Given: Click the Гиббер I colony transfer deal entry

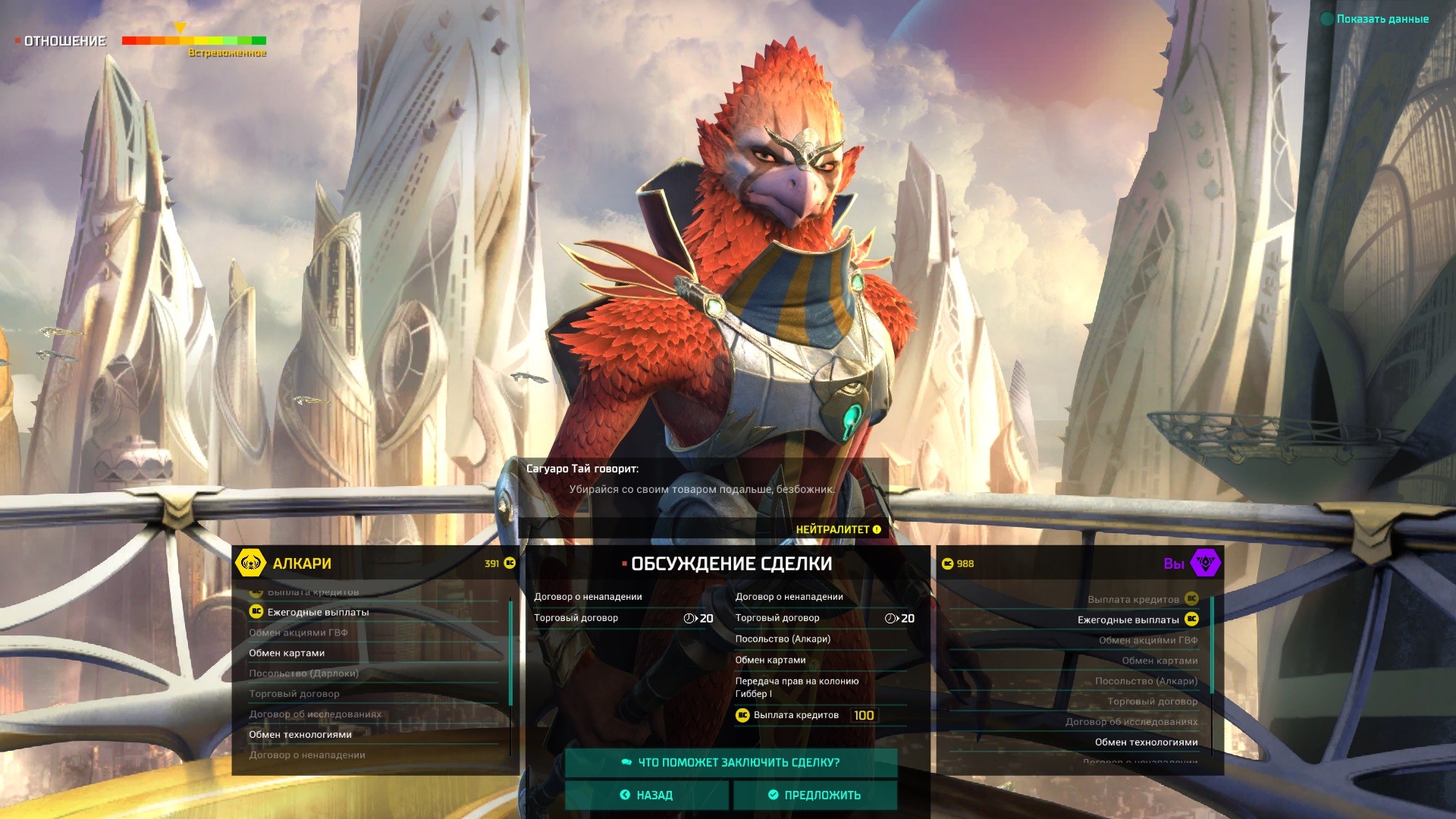Looking at the screenshot, I should pyautogui.click(x=796, y=687).
